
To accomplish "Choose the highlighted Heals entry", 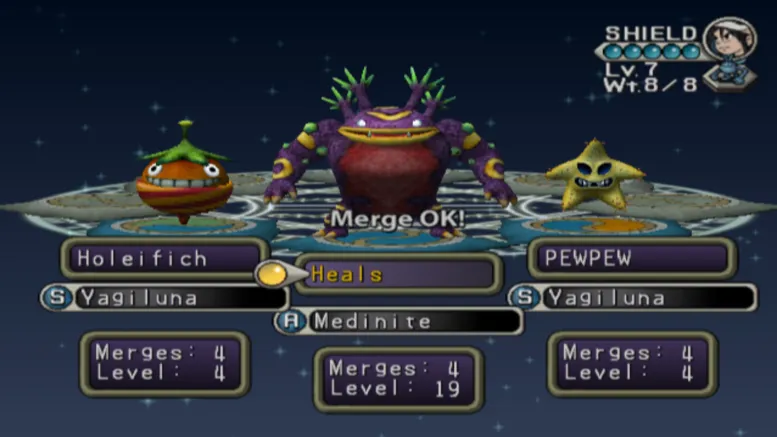I will [x=398, y=273].
